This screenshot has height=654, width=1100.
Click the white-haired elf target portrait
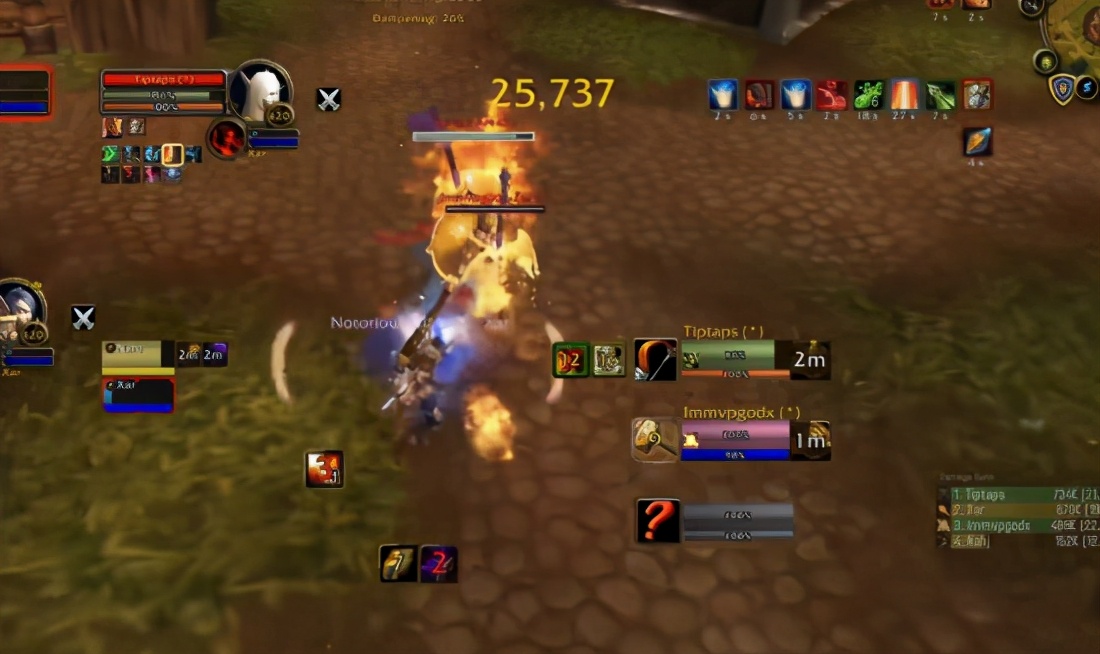click(x=262, y=92)
